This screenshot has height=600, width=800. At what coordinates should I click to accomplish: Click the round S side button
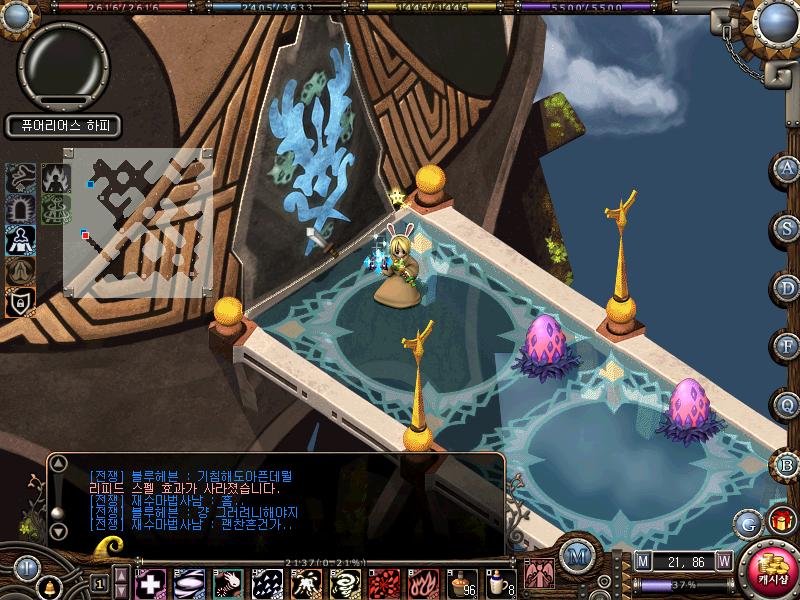tap(787, 227)
